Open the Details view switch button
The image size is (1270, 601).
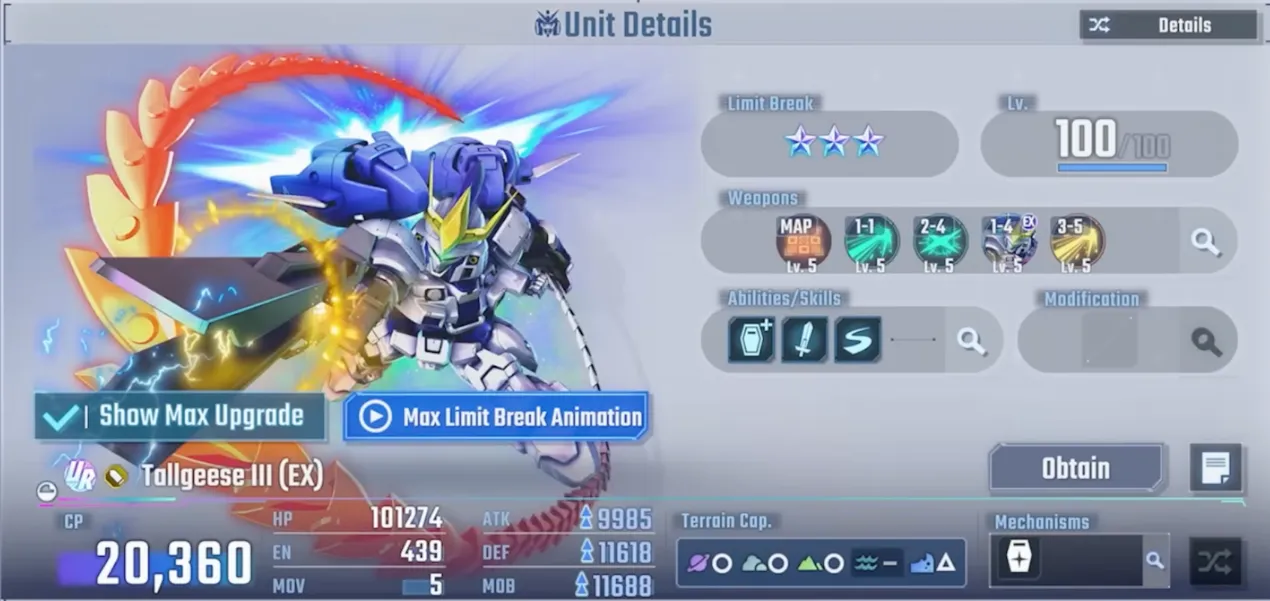point(1167,25)
